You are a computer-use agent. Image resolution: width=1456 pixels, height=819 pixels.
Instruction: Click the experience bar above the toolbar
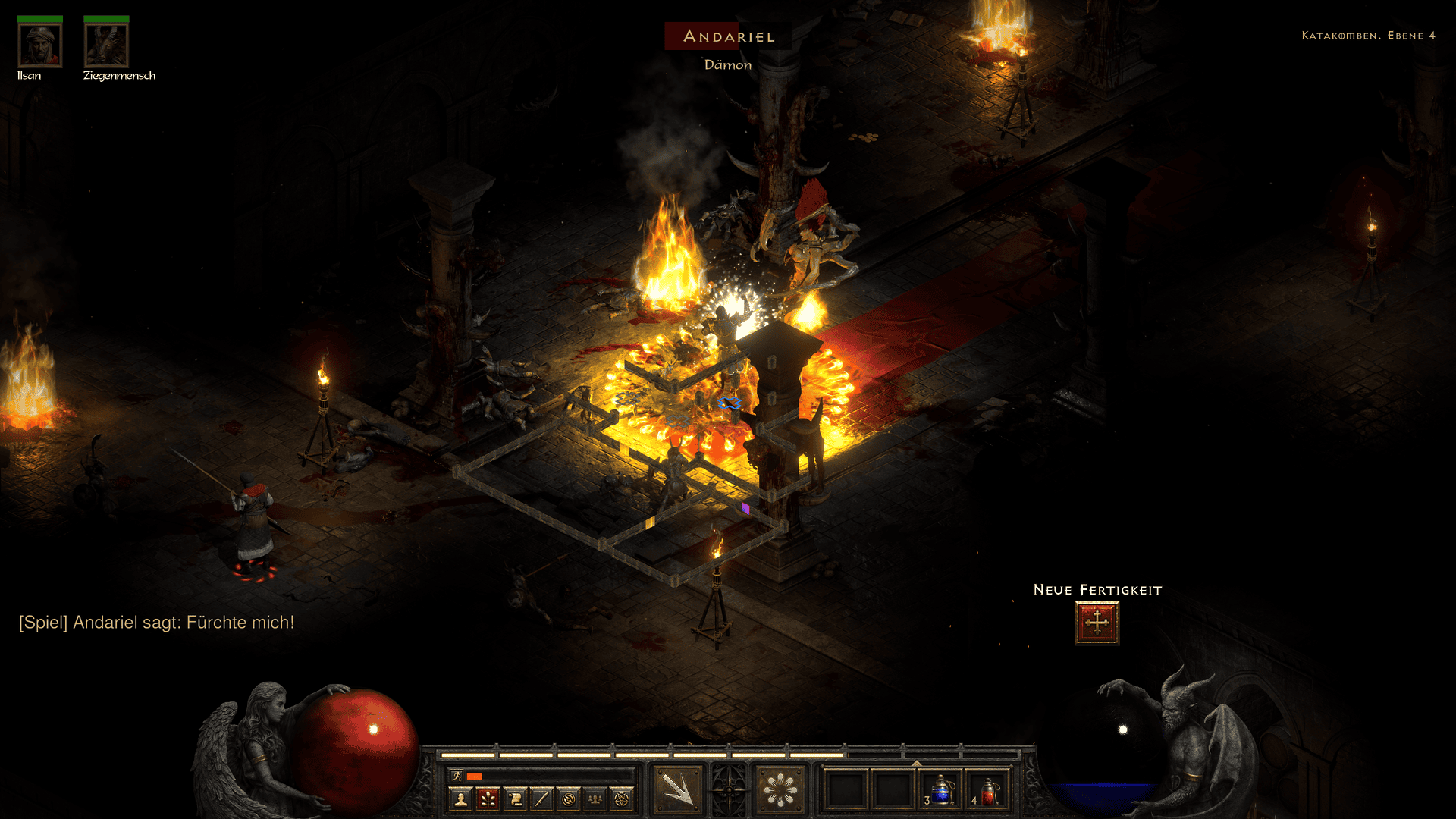tap(728, 756)
